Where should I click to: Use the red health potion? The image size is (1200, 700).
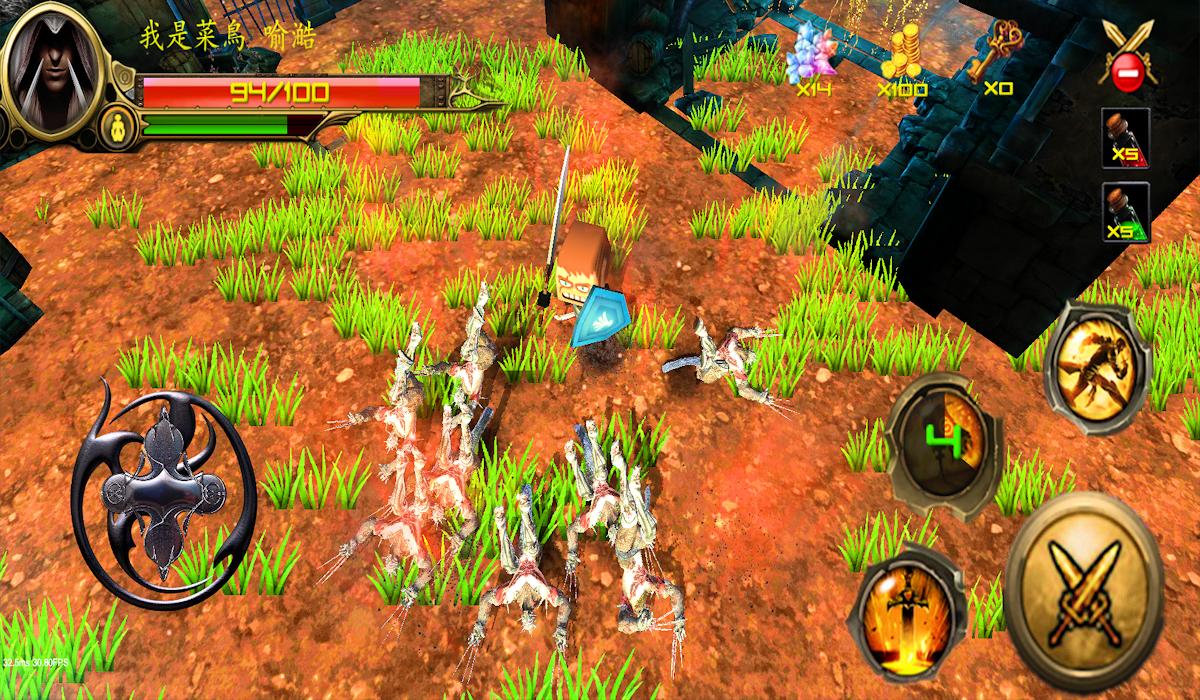click(x=1125, y=139)
